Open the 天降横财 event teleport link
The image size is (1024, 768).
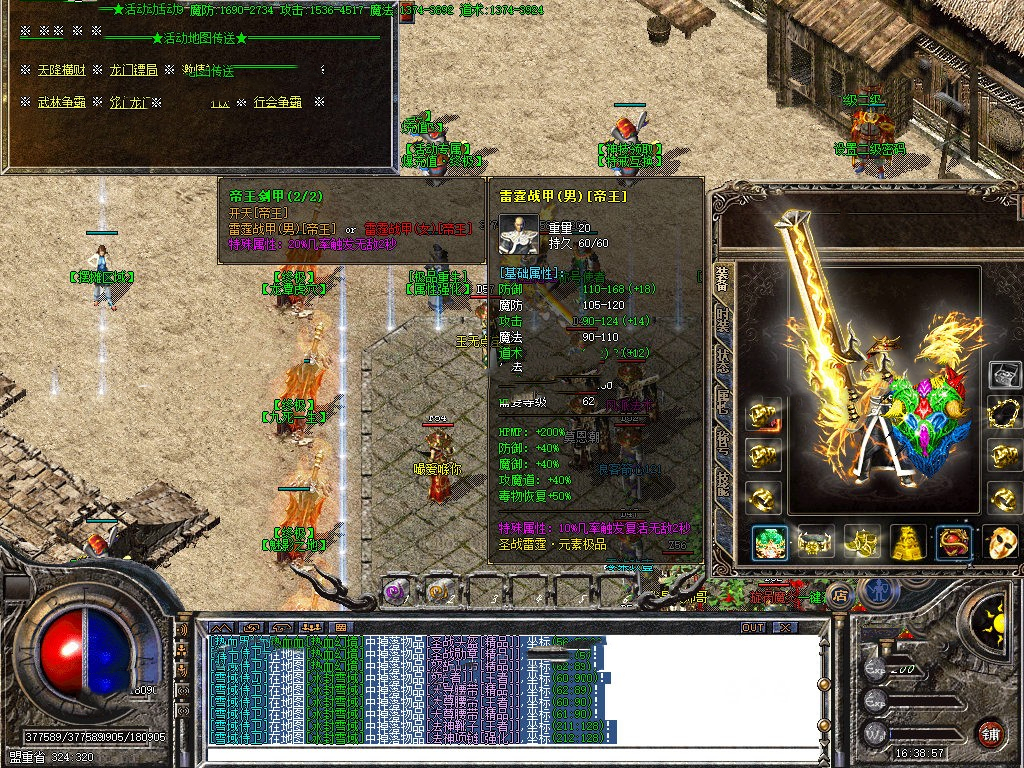tap(63, 70)
